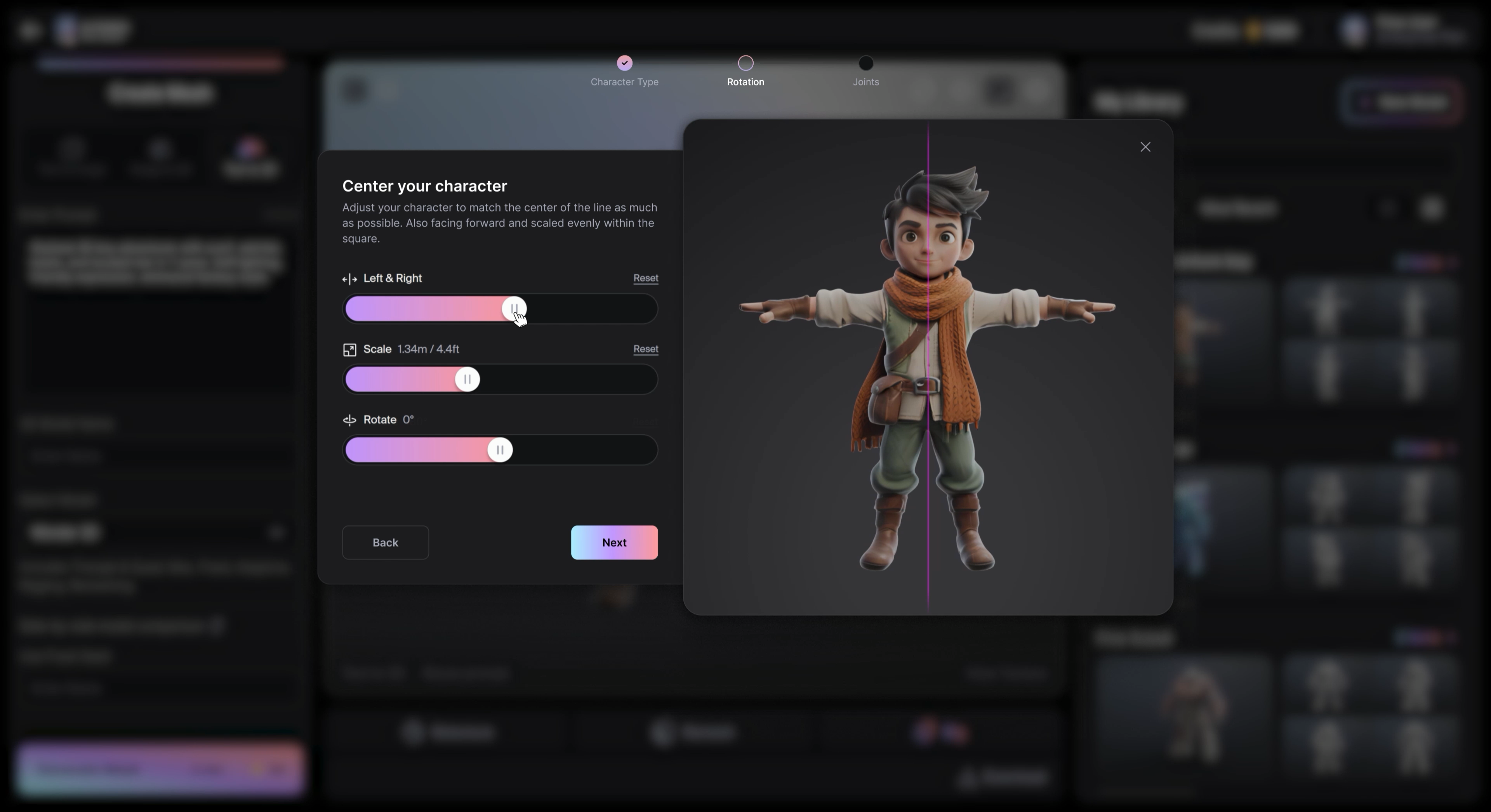Image resolution: width=1491 pixels, height=812 pixels.
Task: Click the Left & Right slider handle
Action: pyautogui.click(x=514, y=309)
